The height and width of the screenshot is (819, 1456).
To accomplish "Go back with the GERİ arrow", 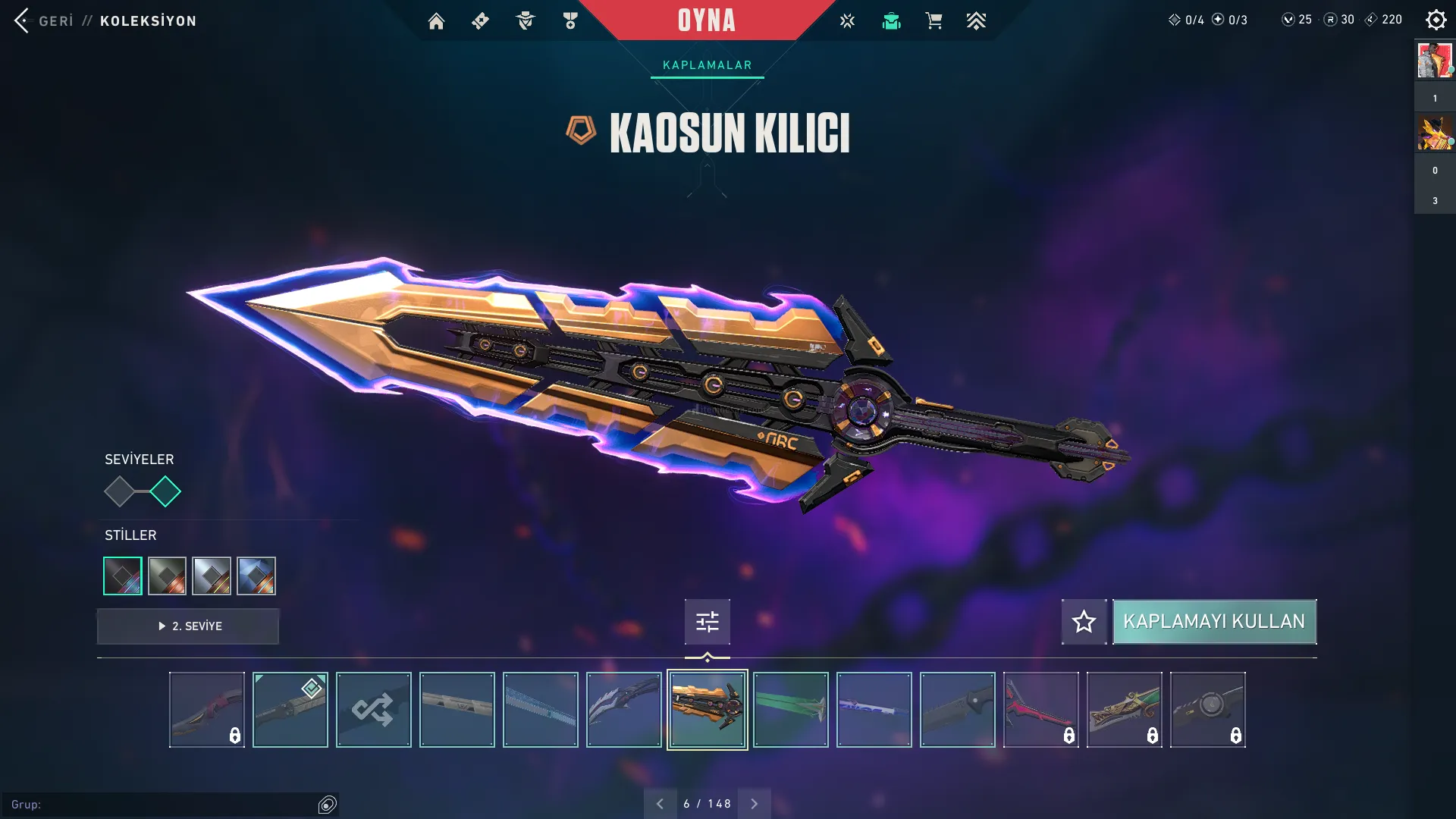I will [x=23, y=20].
